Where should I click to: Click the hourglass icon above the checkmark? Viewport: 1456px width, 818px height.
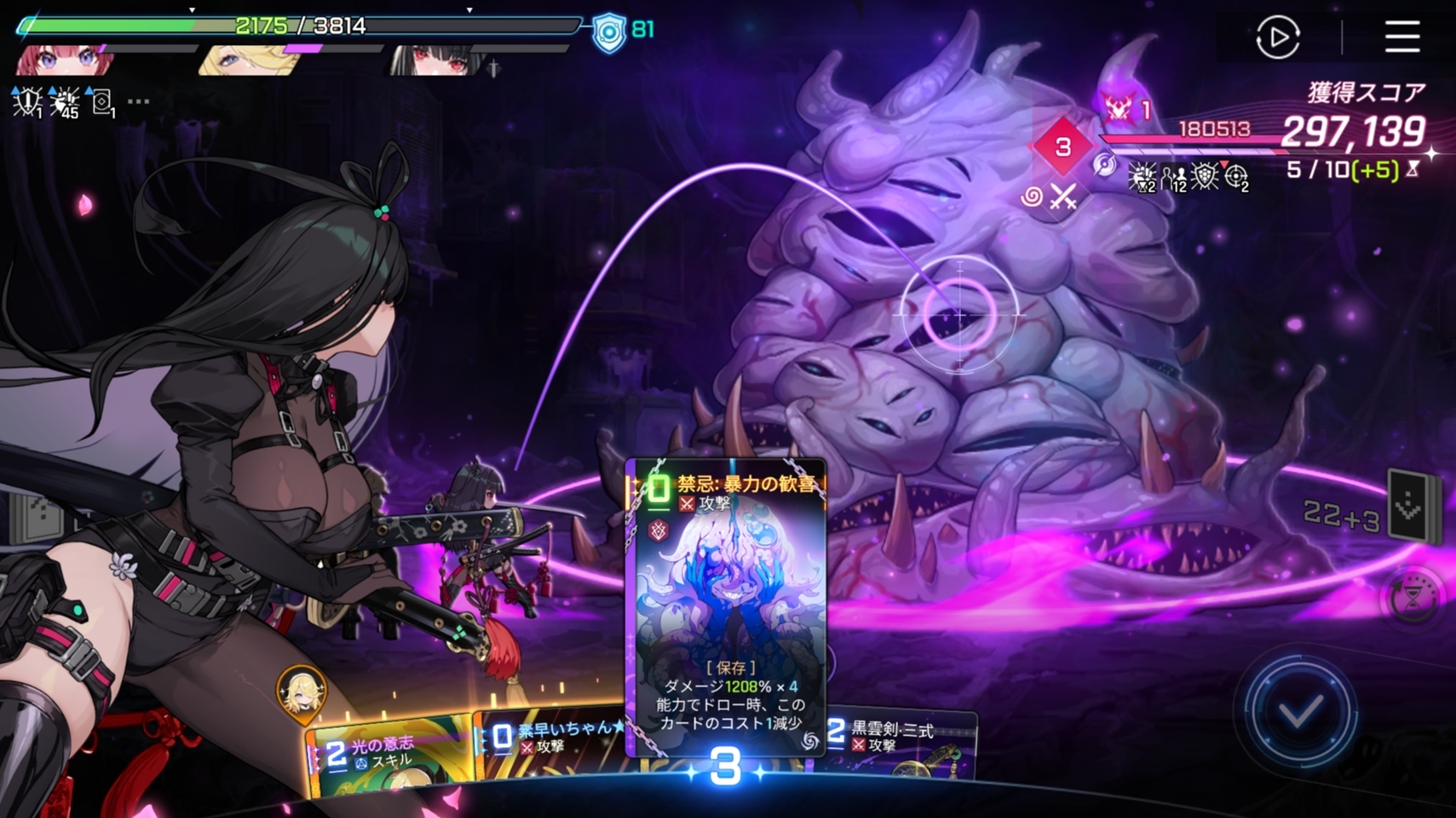(1413, 600)
